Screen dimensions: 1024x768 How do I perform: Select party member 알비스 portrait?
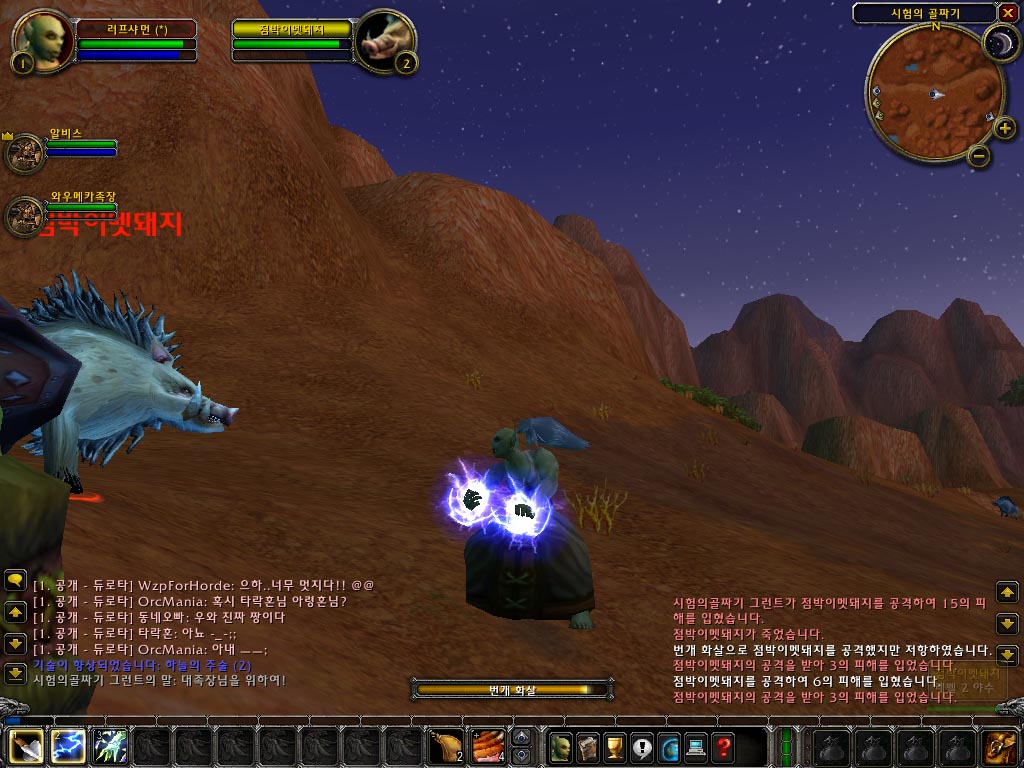tap(24, 153)
